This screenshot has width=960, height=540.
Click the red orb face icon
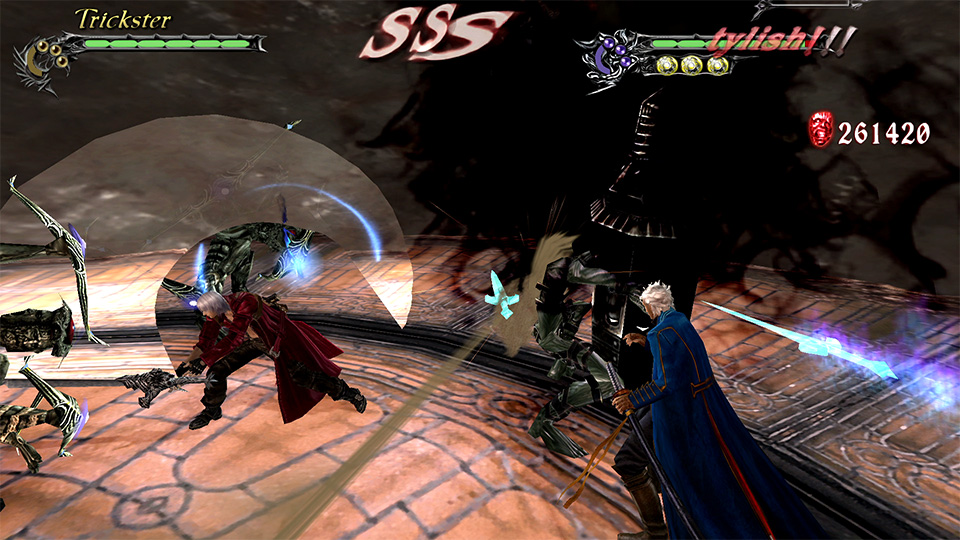[x=820, y=130]
